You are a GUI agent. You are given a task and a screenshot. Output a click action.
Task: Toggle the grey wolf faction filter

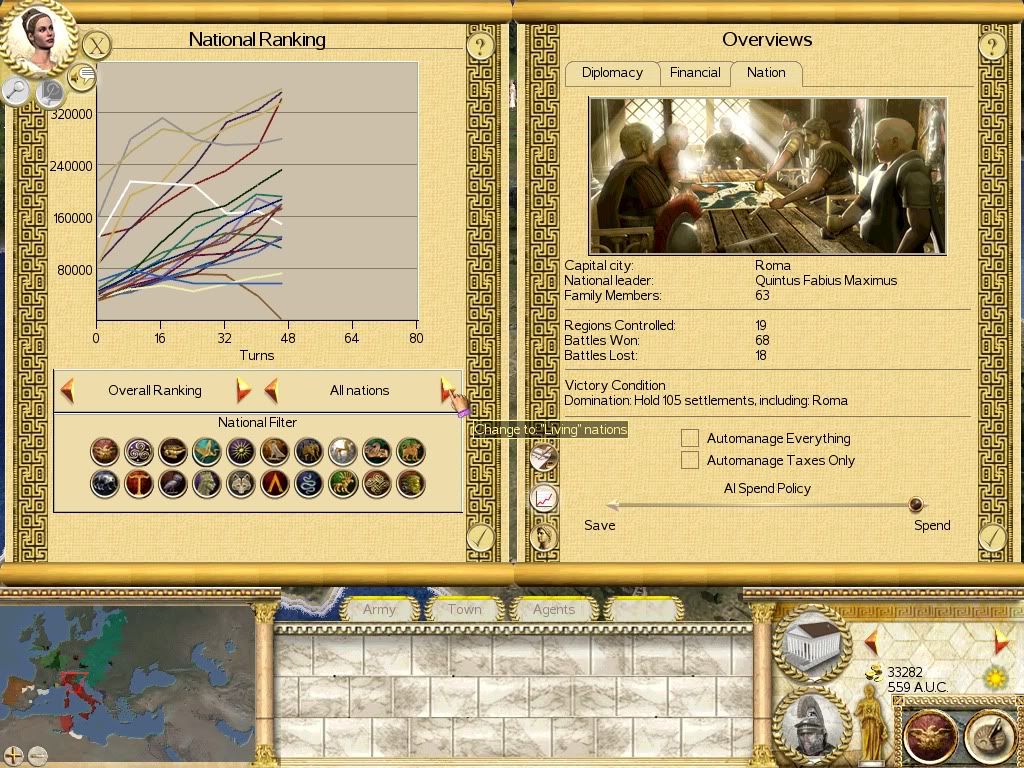241,485
